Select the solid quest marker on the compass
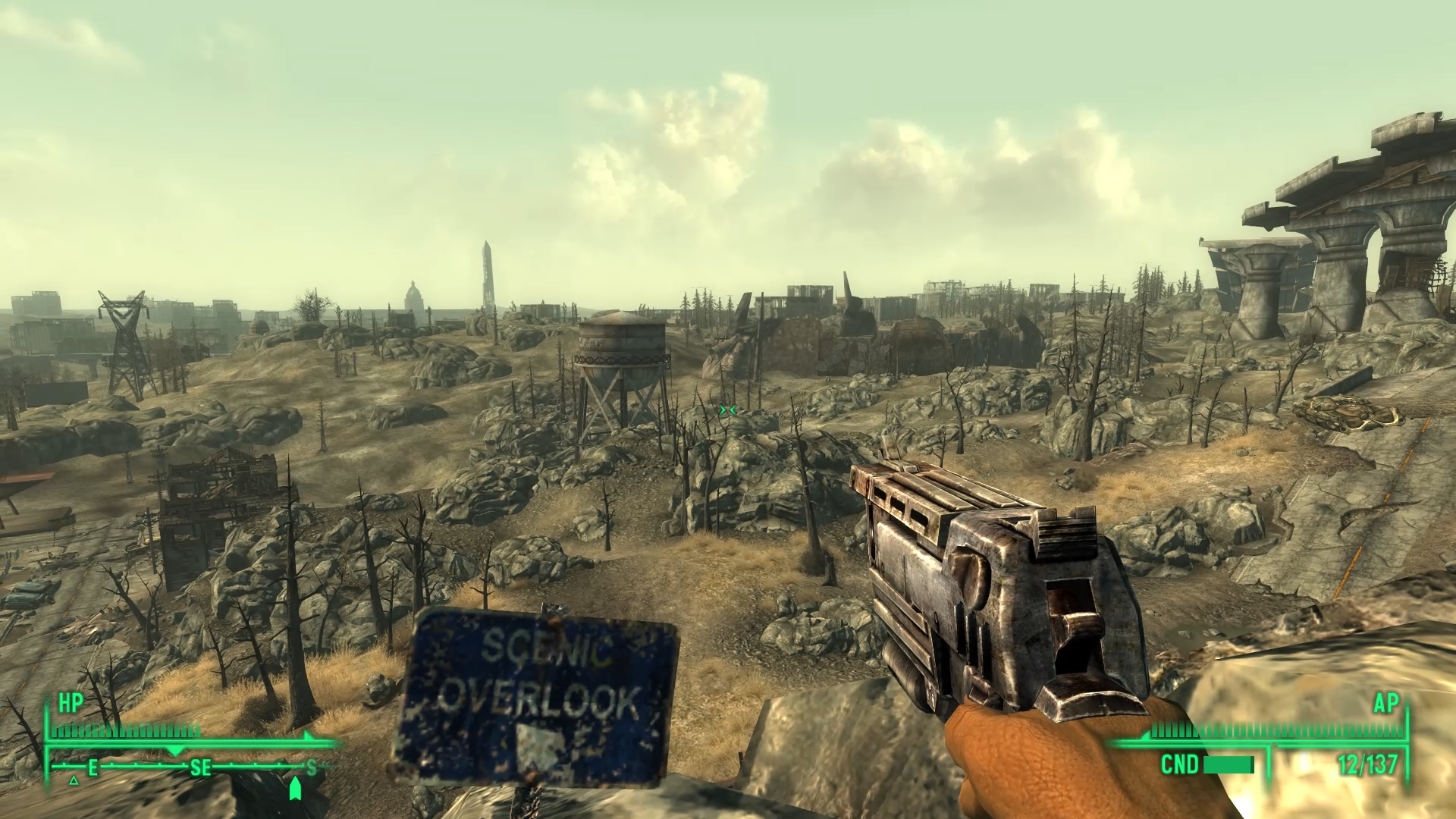This screenshot has width=1456, height=819. coord(296,789)
